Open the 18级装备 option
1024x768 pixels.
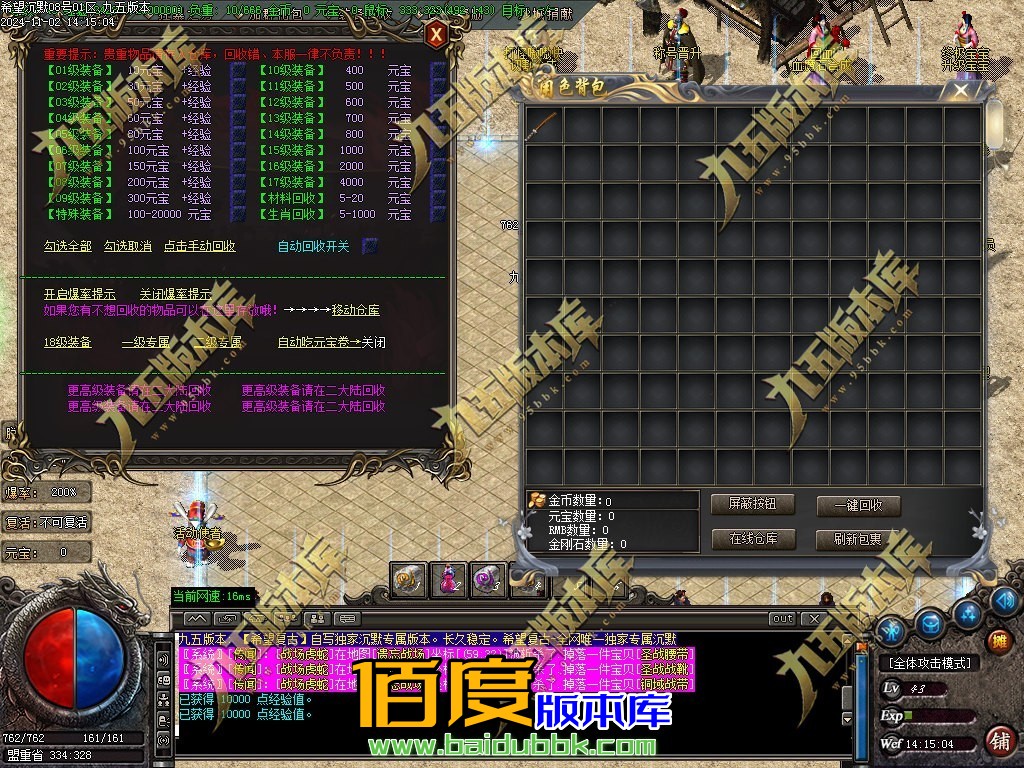tap(68, 342)
